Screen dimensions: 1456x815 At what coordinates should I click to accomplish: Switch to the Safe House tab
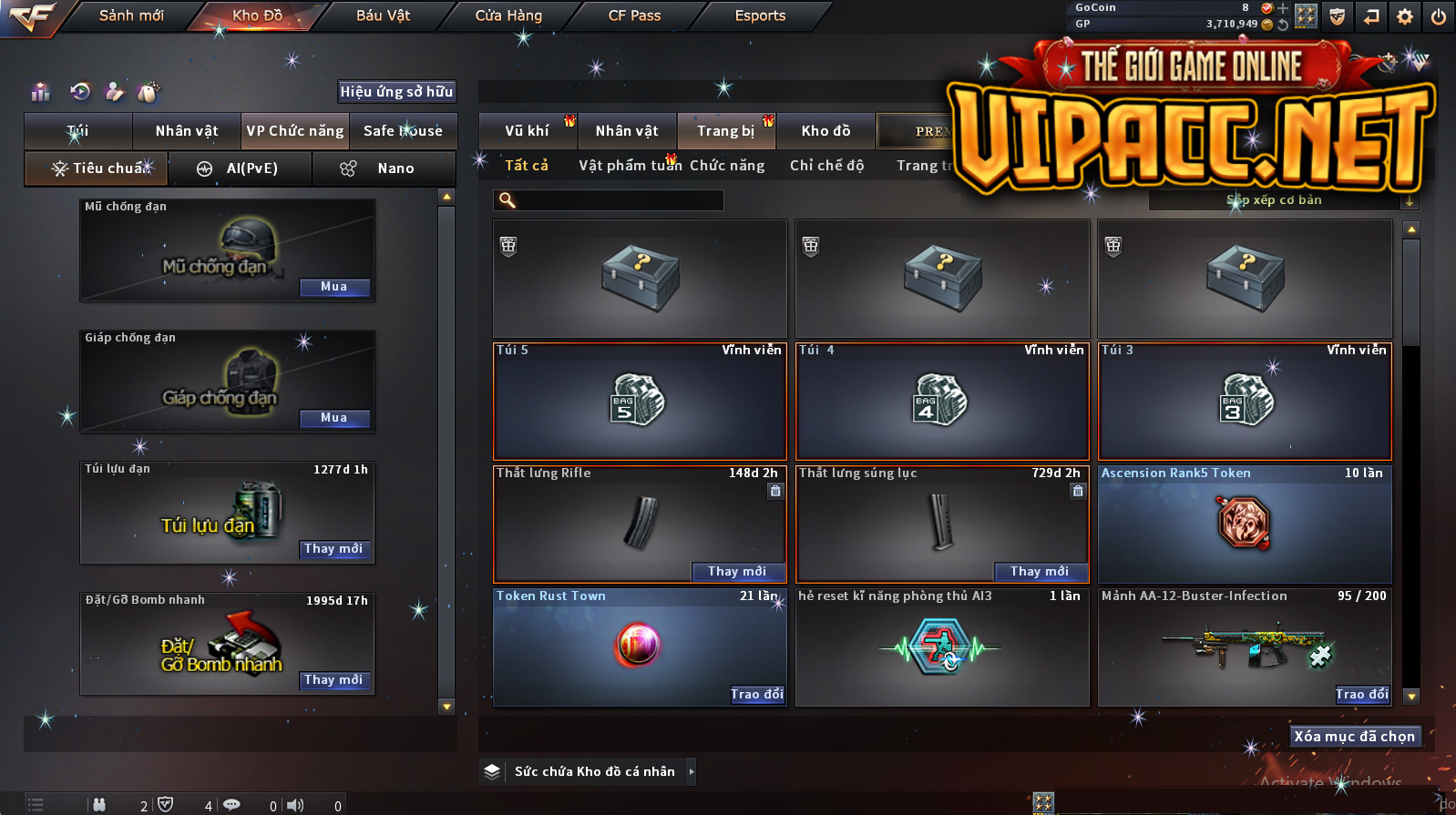(x=403, y=131)
